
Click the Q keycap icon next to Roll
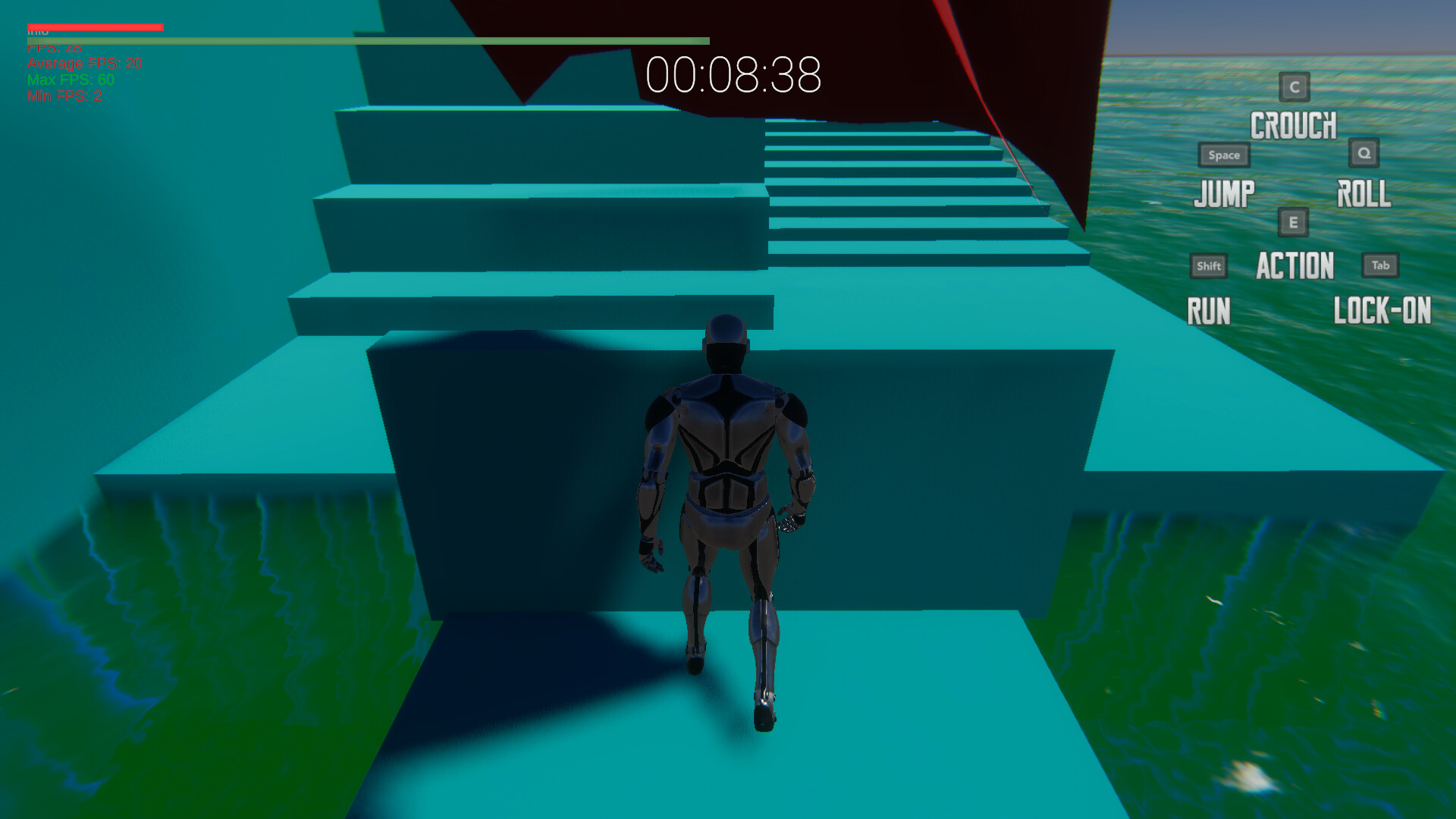click(1364, 153)
